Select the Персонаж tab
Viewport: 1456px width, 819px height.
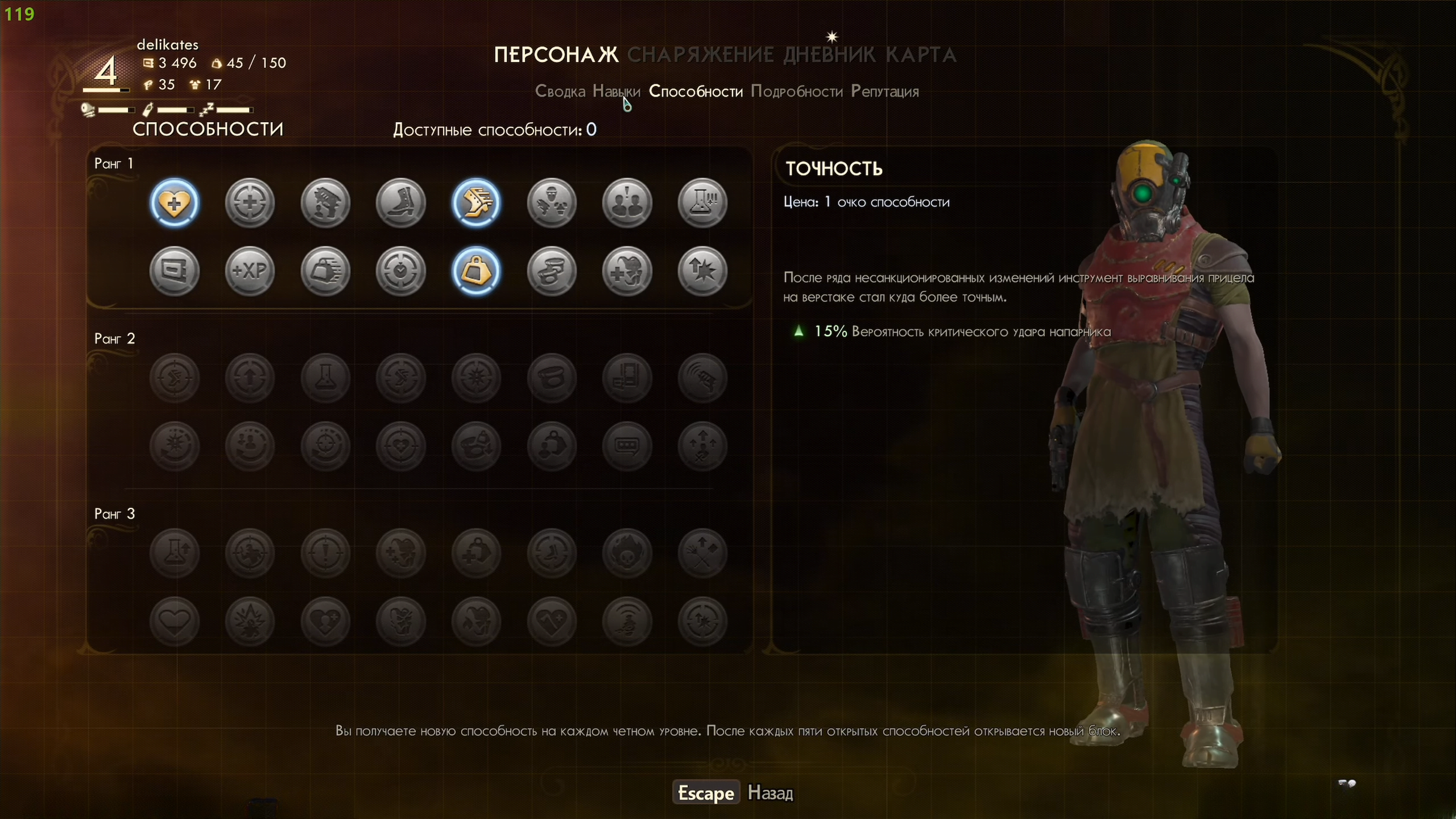tap(556, 55)
